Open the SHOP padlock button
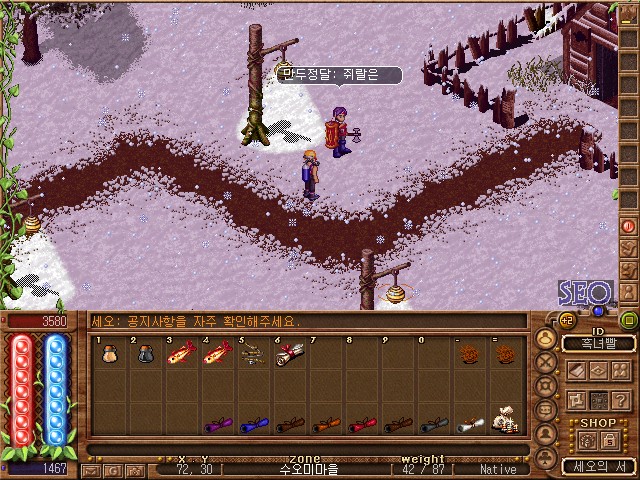This screenshot has height=480, width=640. point(608,440)
